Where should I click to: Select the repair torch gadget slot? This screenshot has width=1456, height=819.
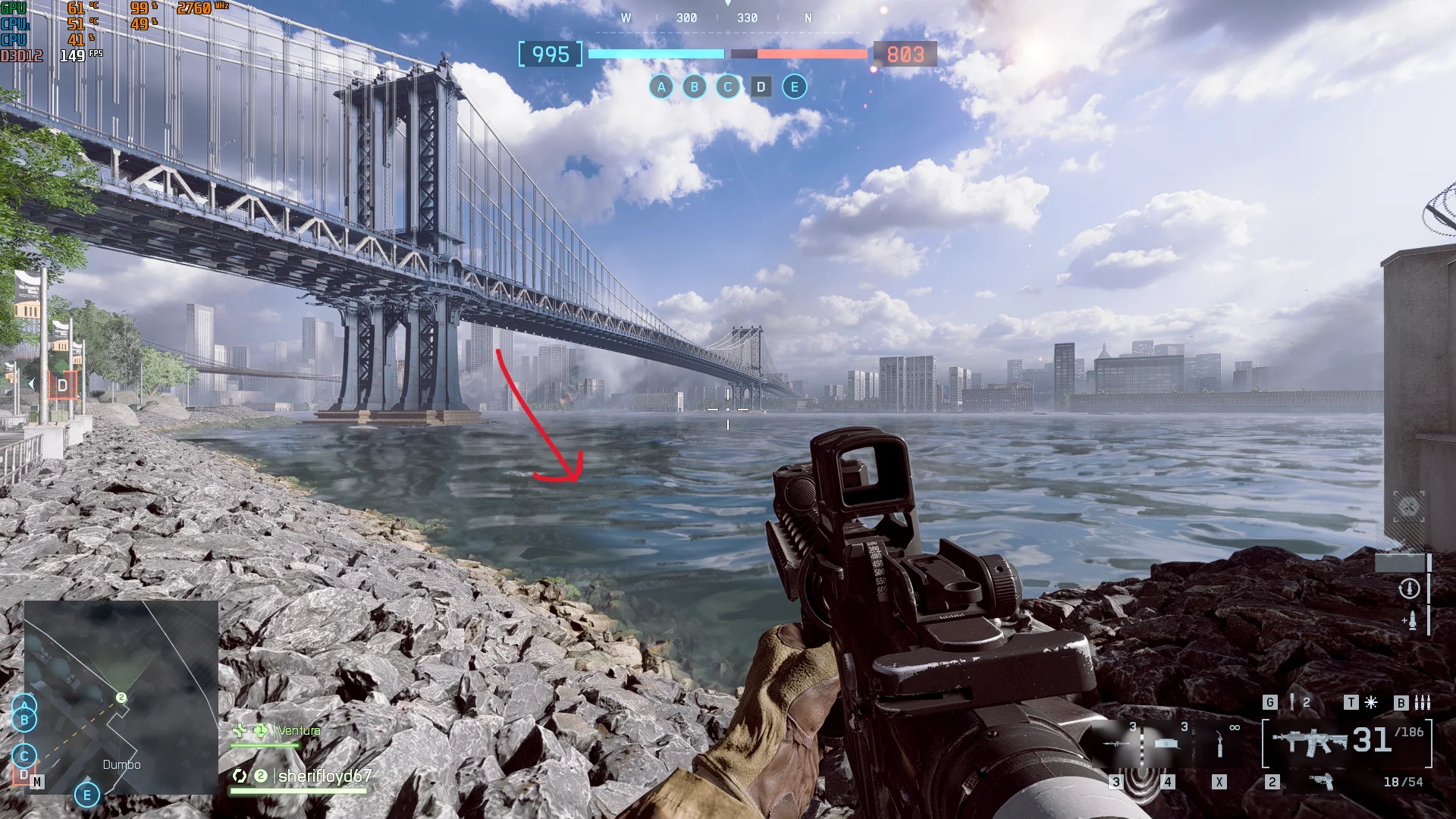coord(1219,744)
